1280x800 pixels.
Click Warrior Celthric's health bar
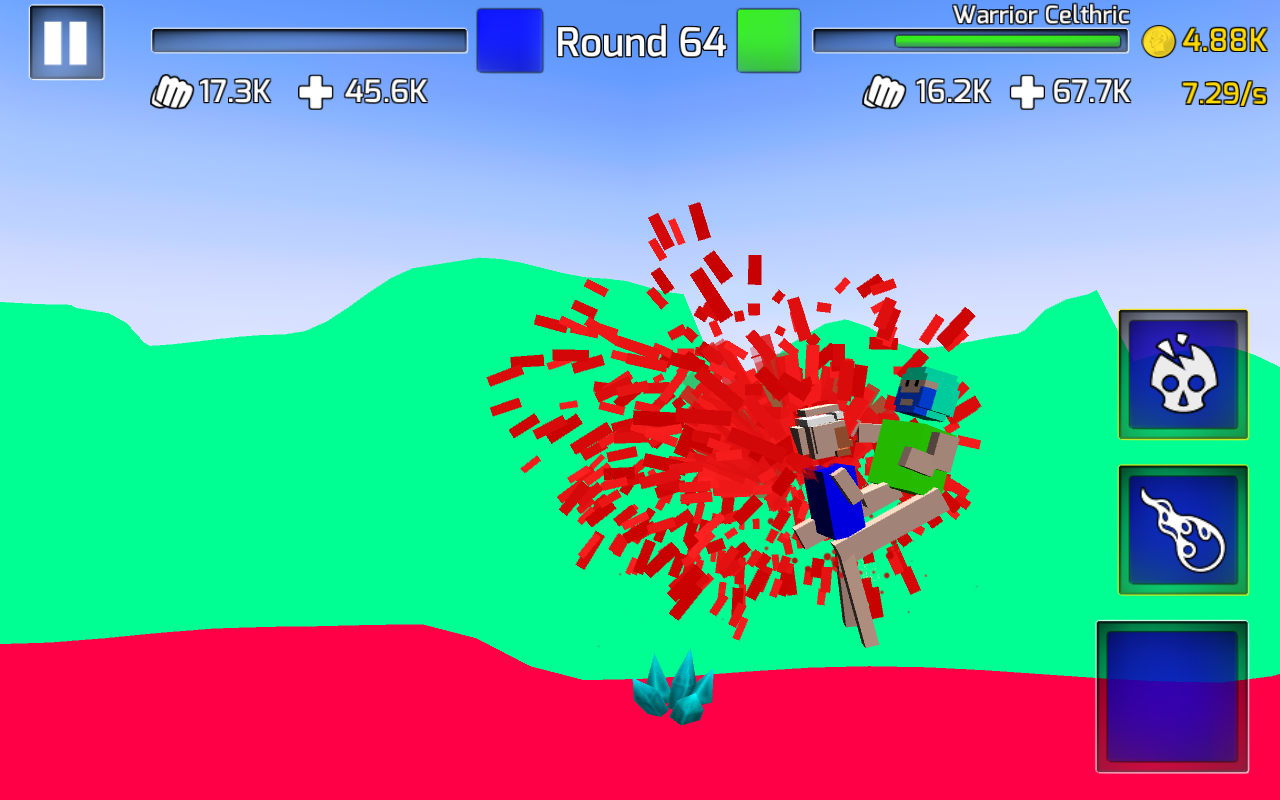[970, 40]
